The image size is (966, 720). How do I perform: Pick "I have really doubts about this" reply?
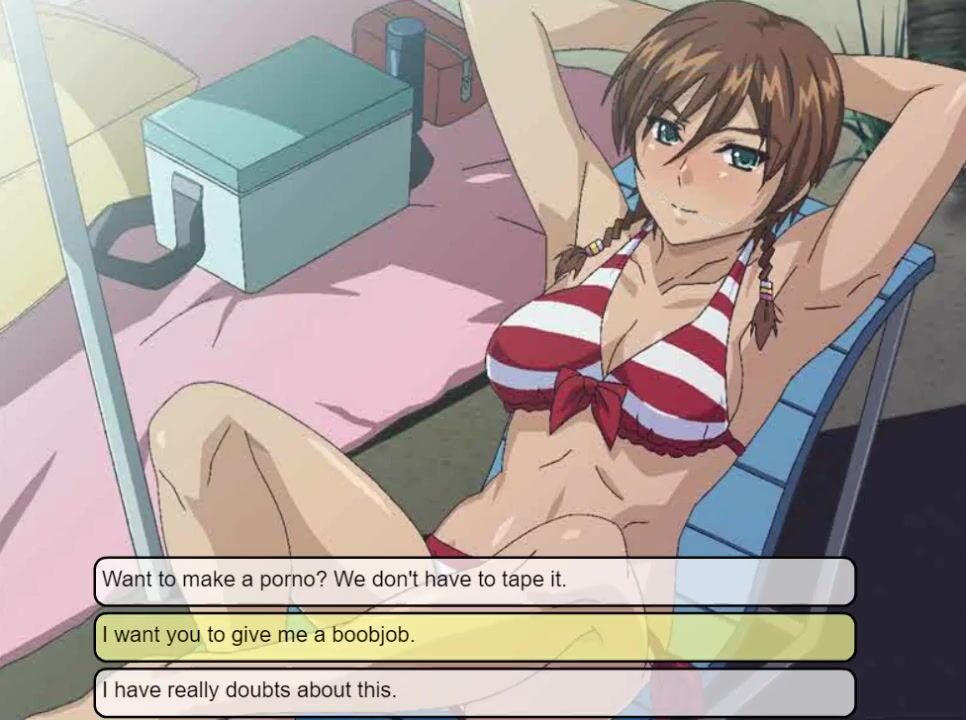[x=475, y=690]
